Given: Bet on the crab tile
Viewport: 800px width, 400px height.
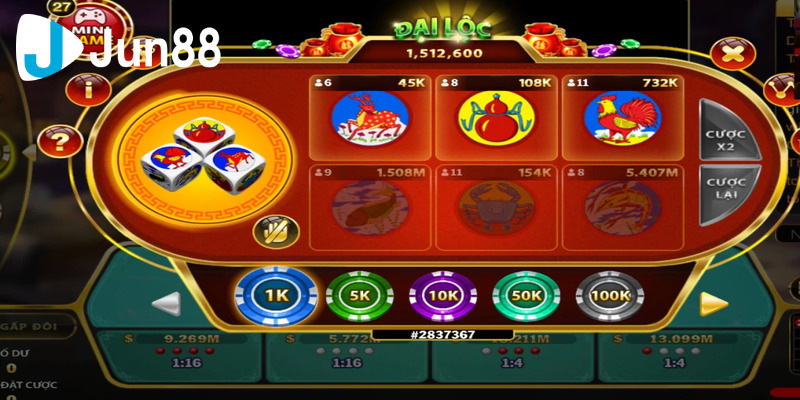Looking at the screenshot, I should 496,207.
